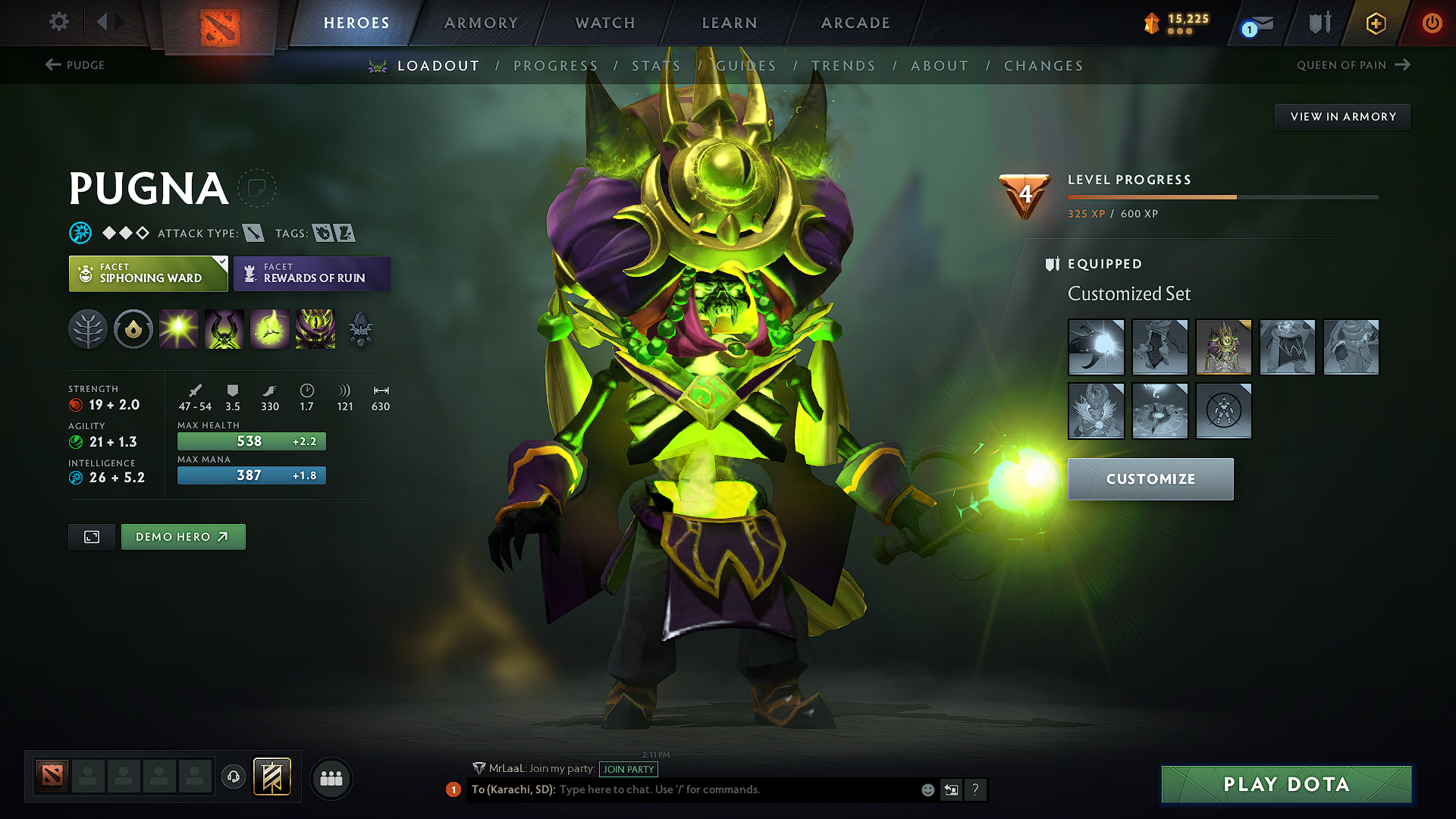Open the WATCH menu

point(604,23)
